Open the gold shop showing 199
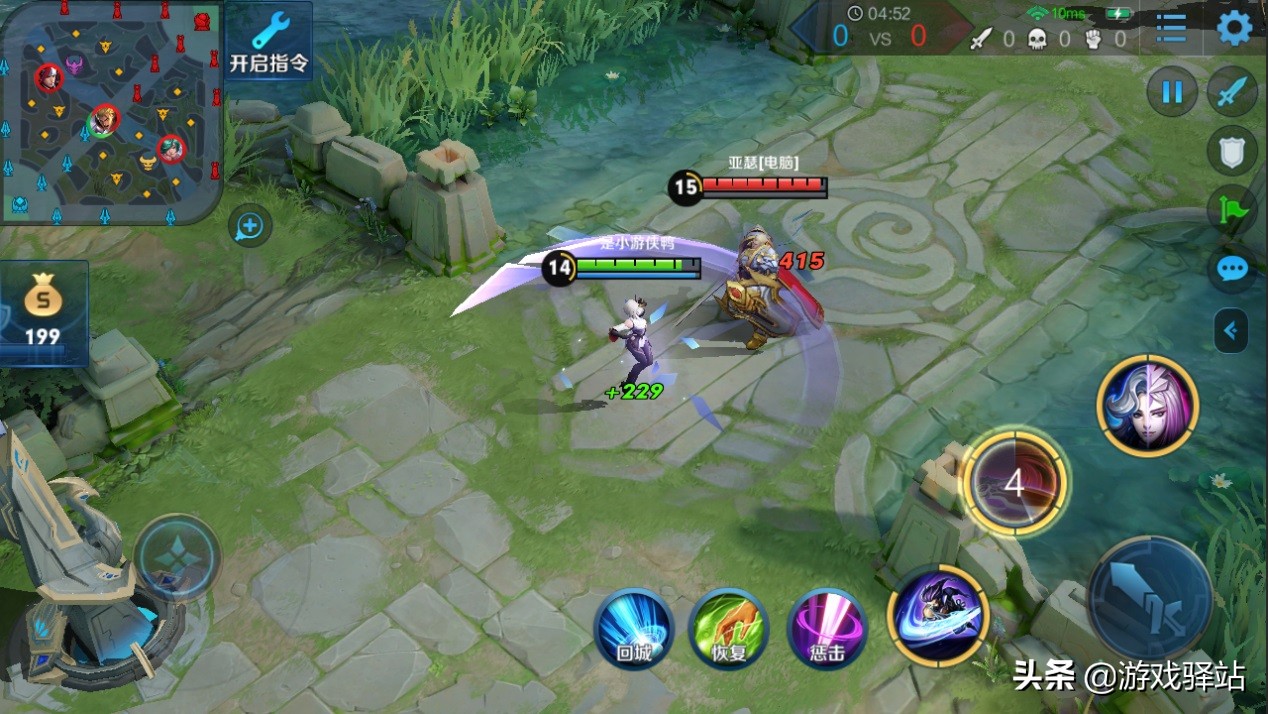The height and width of the screenshot is (714, 1268). pos(43,313)
